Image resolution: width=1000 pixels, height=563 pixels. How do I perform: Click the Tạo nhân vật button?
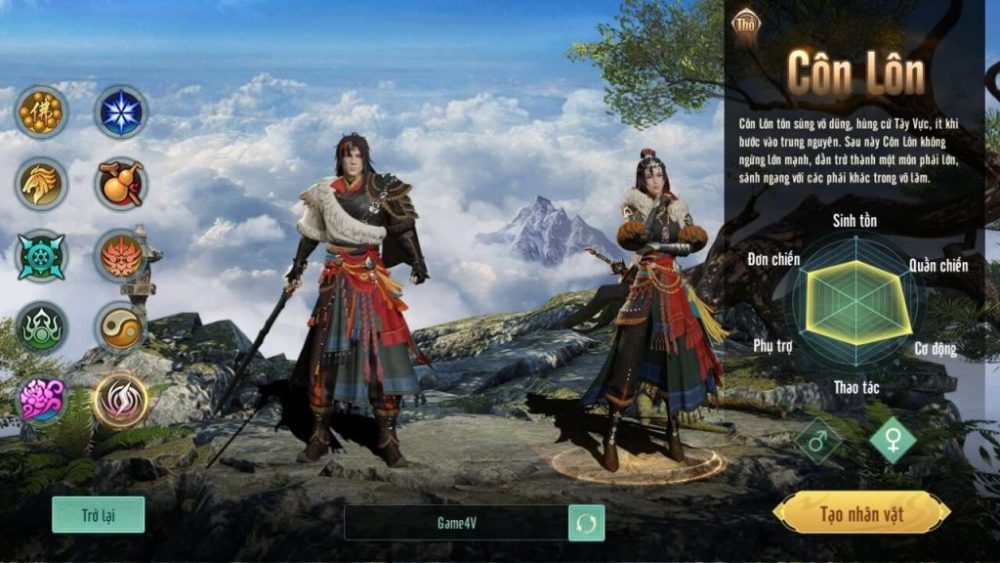(861, 514)
